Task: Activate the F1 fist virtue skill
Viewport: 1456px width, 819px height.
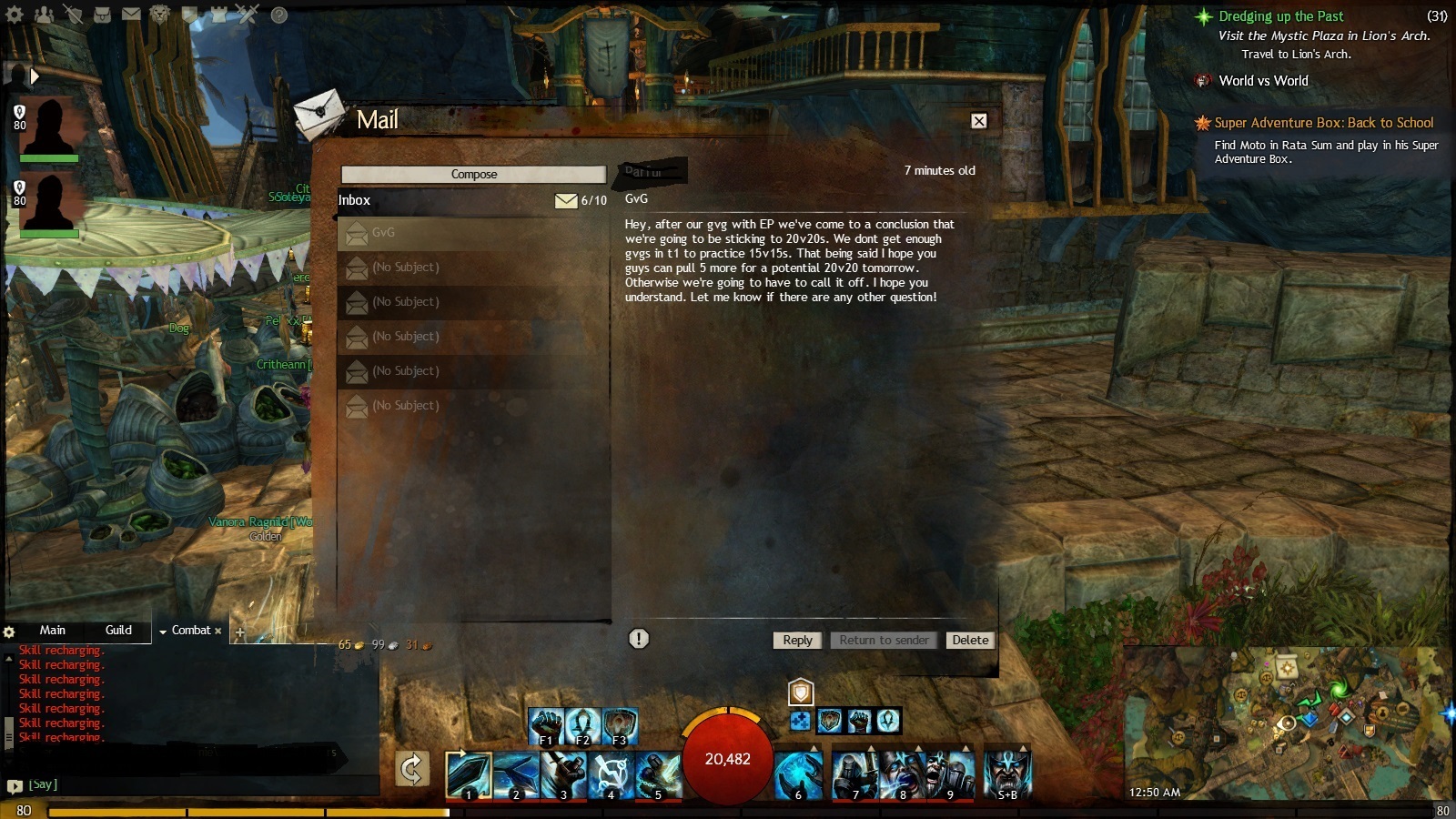Action: (546, 727)
